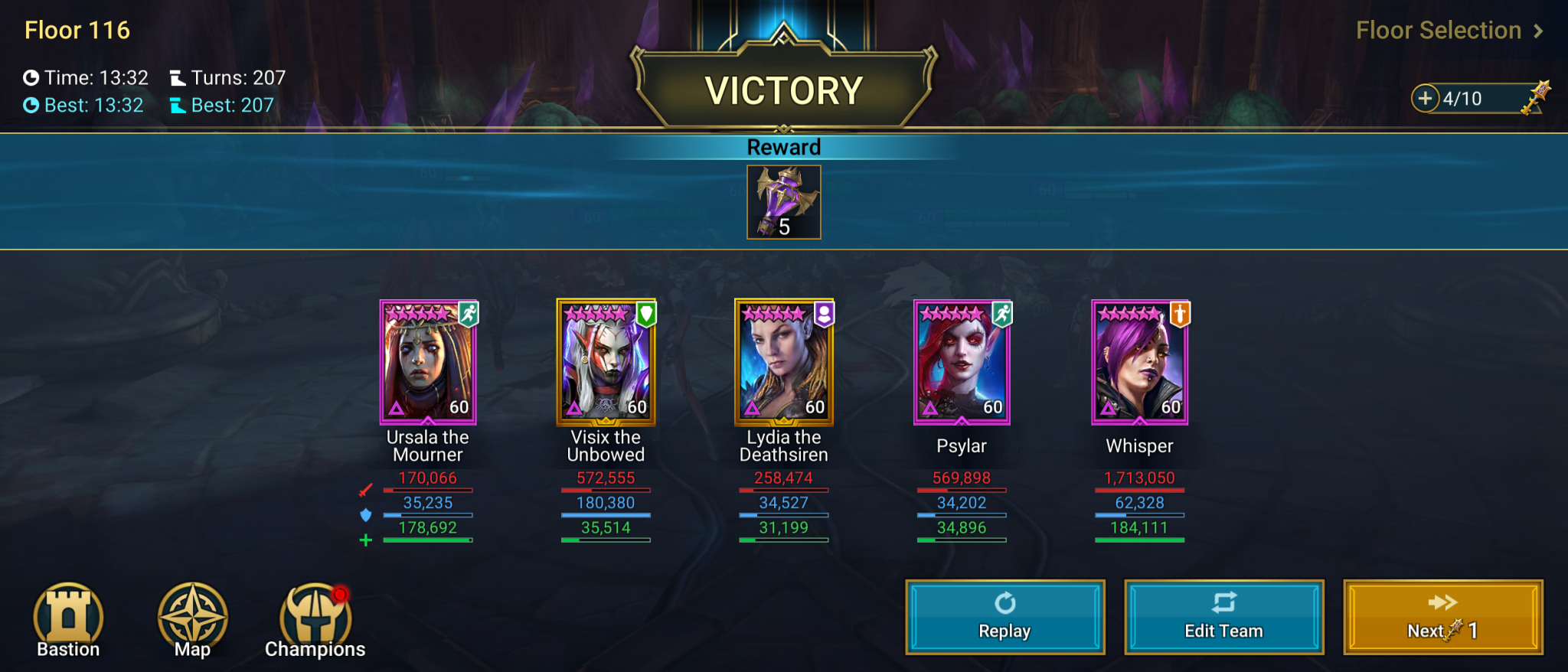The height and width of the screenshot is (672, 1568).
Task: Click Next to continue to Floor 117
Action: (1442, 618)
